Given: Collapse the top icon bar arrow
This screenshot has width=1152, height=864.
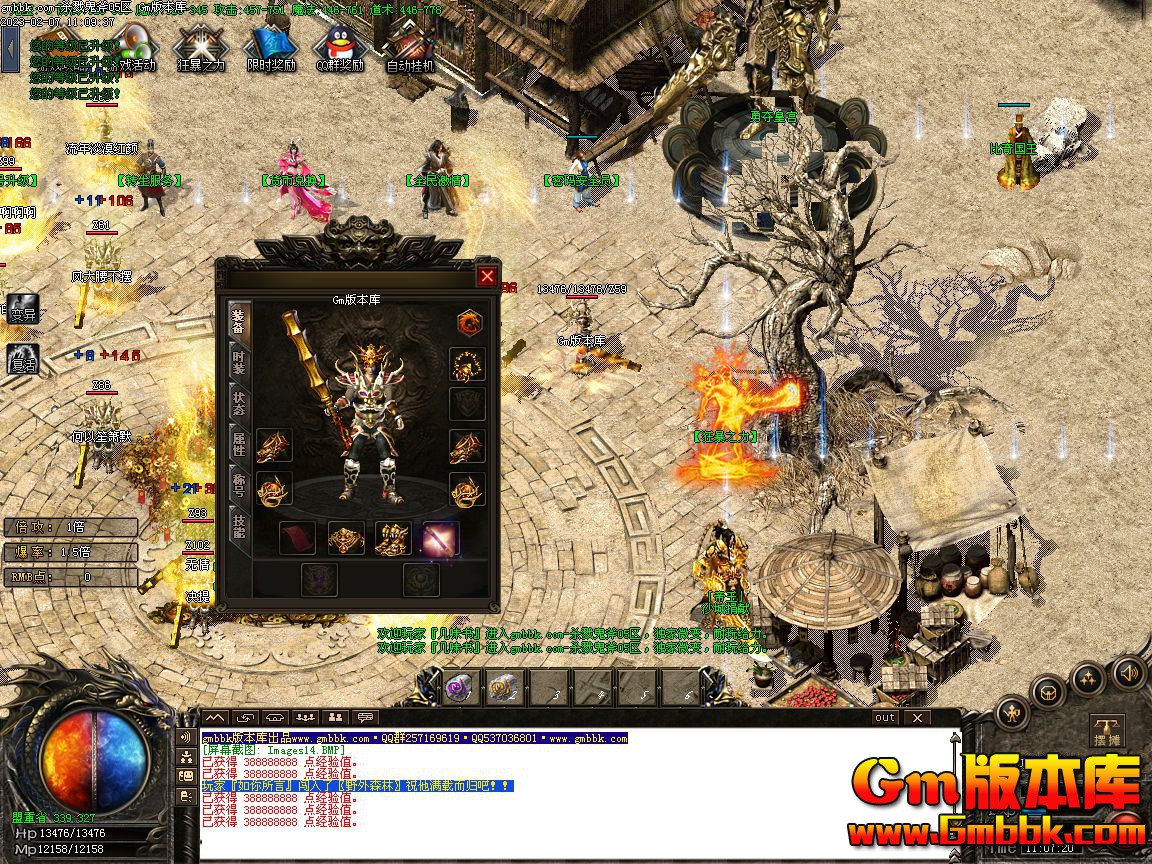Looking at the screenshot, I should coord(10,48).
